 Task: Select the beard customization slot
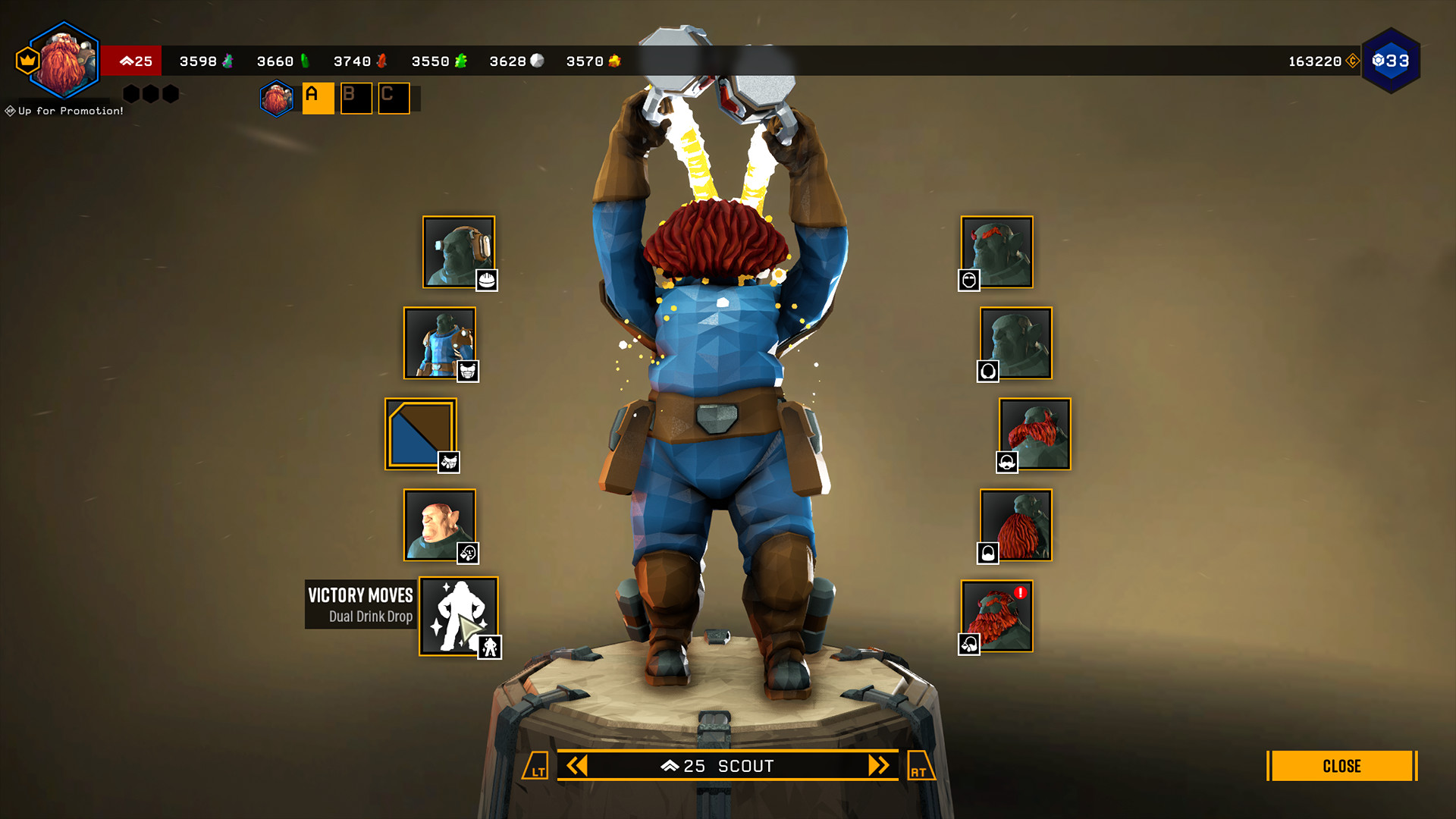1016,523
